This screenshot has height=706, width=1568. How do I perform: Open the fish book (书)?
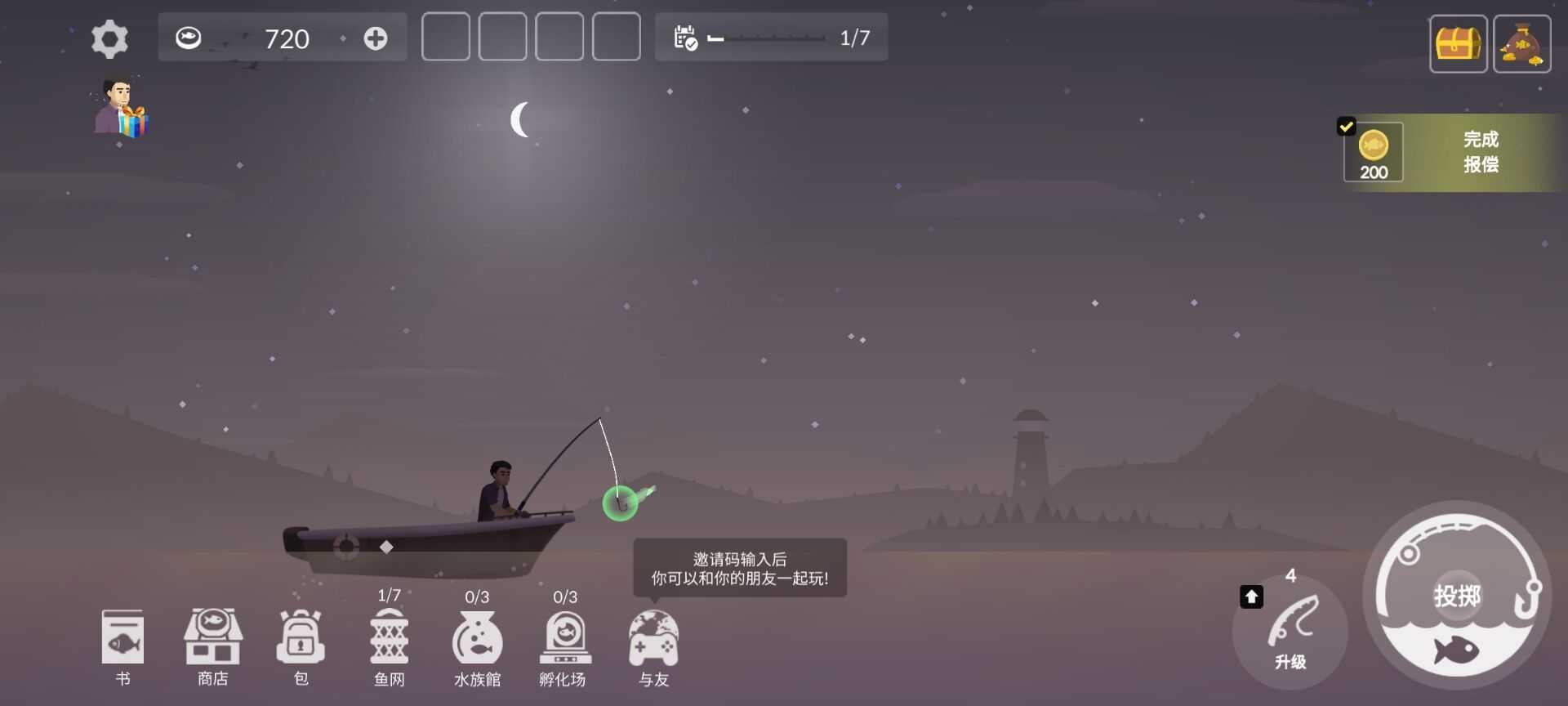pos(122,646)
